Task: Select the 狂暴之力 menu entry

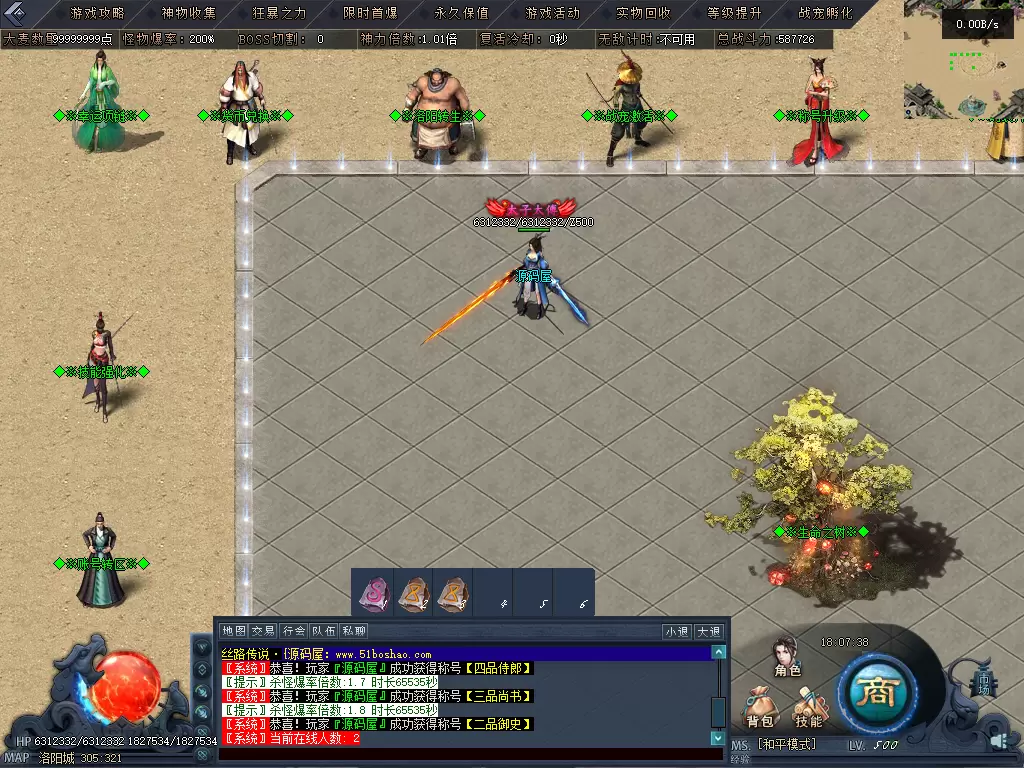Action: tap(279, 13)
